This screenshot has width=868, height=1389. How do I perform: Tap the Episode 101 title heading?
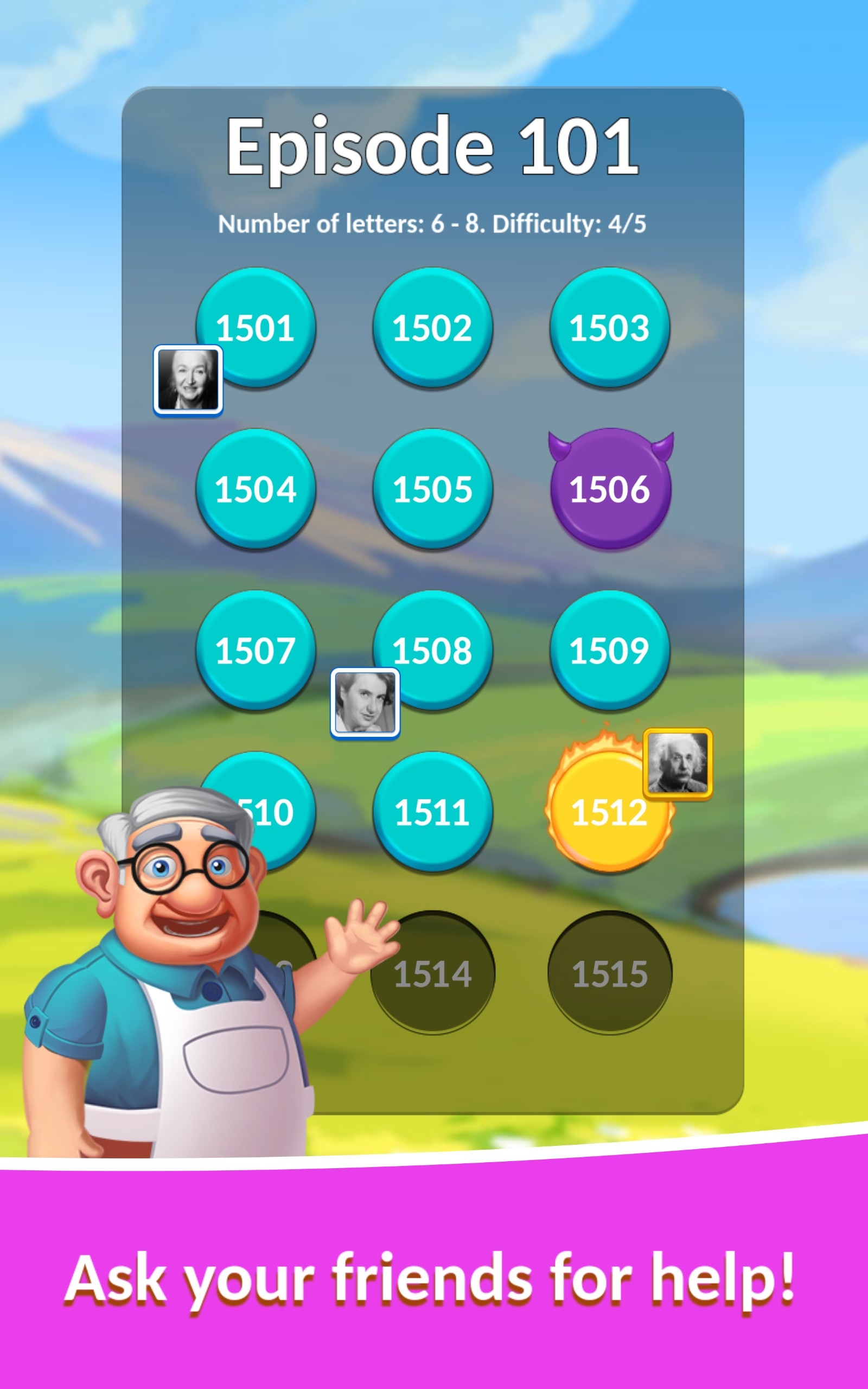click(434, 148)
